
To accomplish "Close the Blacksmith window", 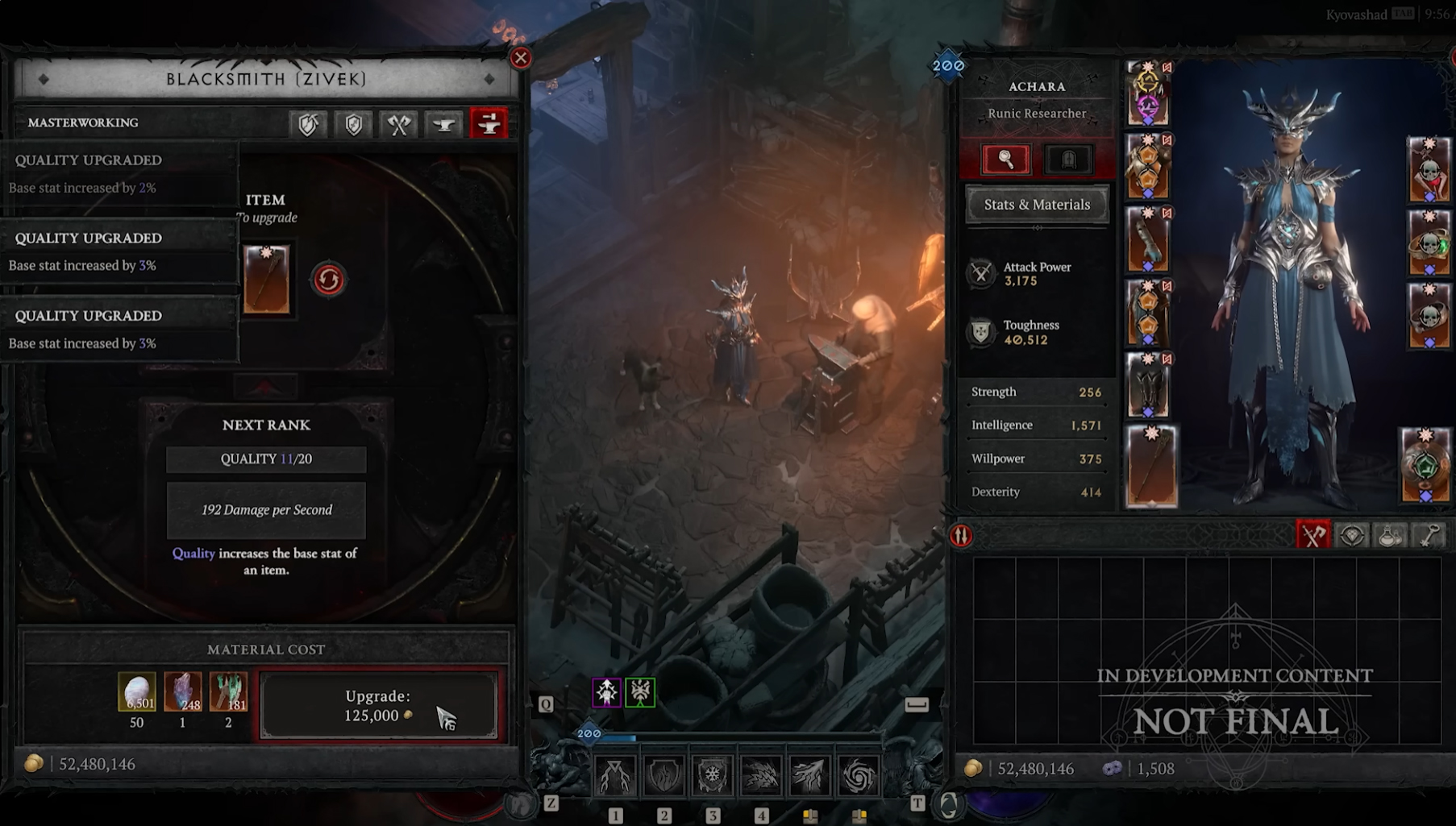I will pos(521,58).
